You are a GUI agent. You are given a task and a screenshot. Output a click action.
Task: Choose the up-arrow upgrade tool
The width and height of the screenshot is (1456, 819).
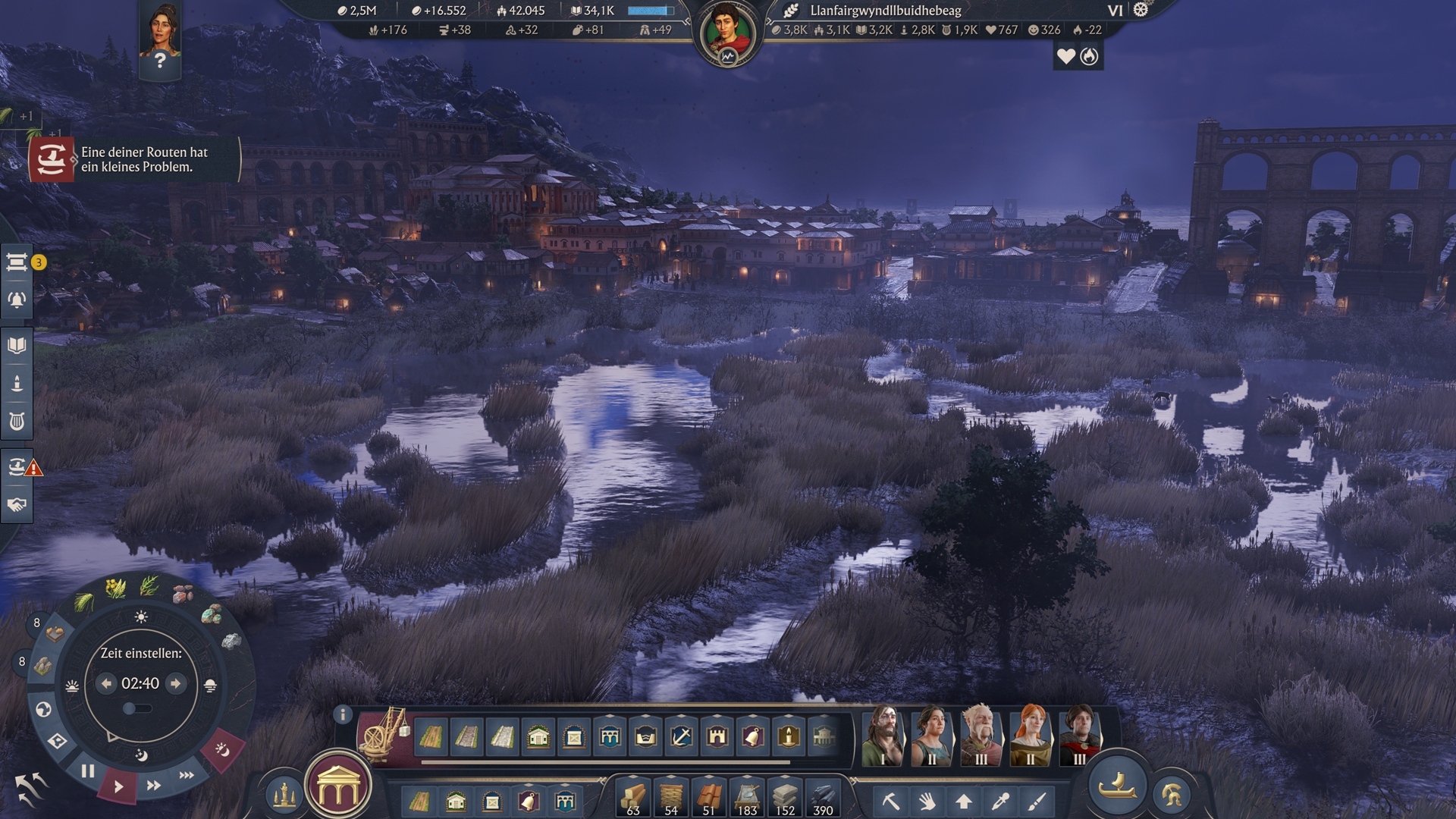[963, 801]
